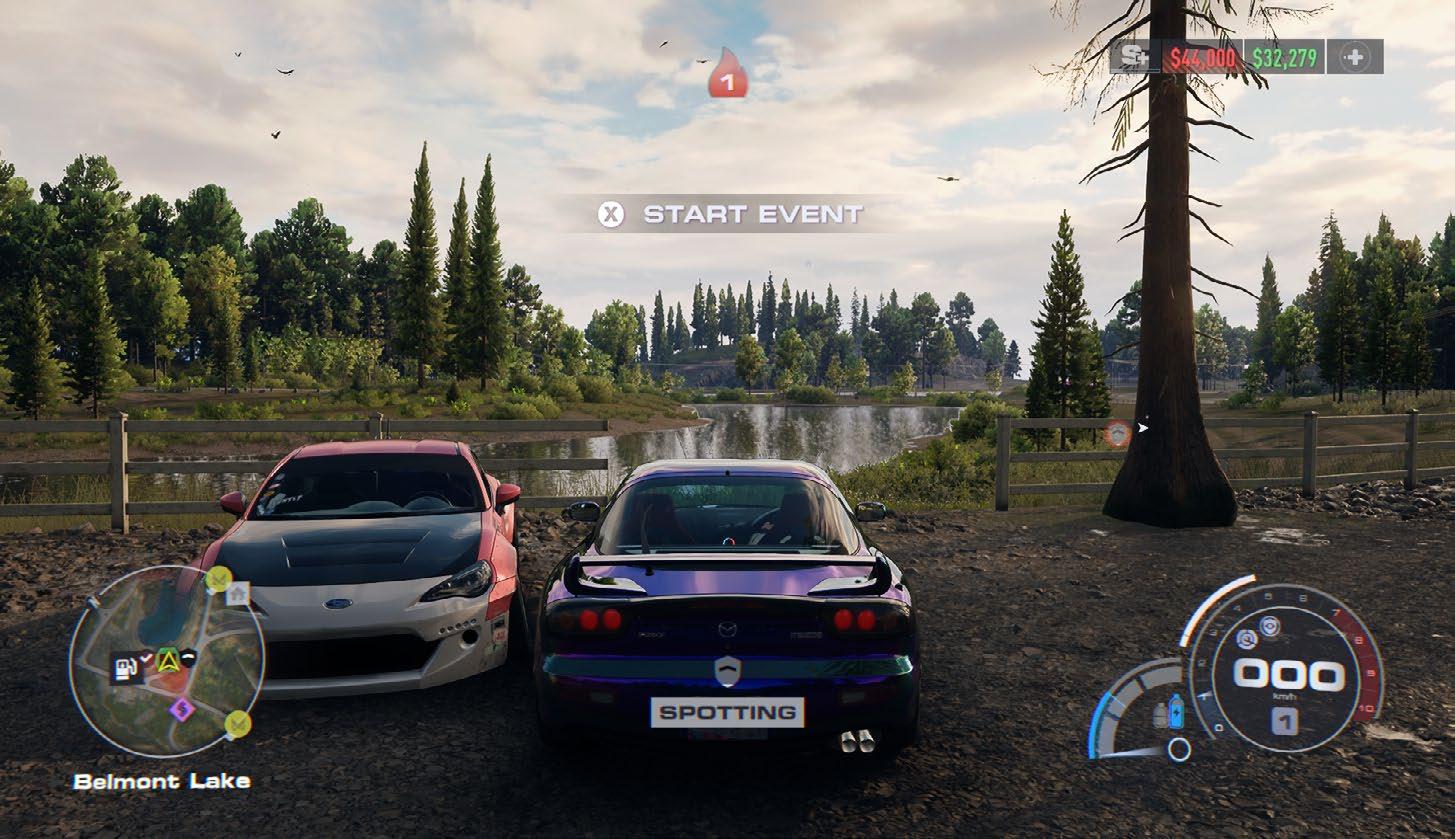Viewport: 1455px width, 839px height.
Task: Open the circular minimap
Action: [166, 661]
